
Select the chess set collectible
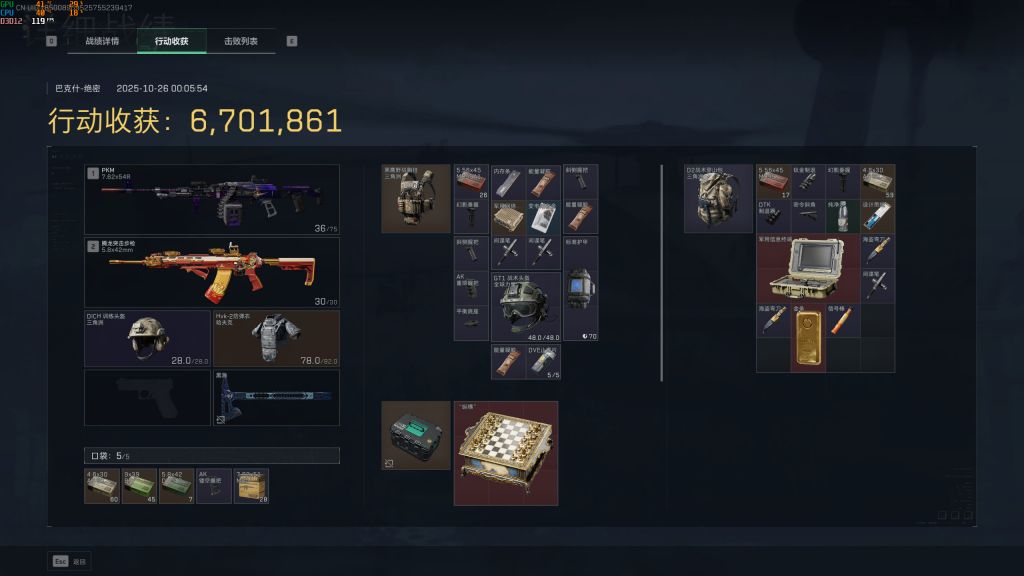(505, 453)
